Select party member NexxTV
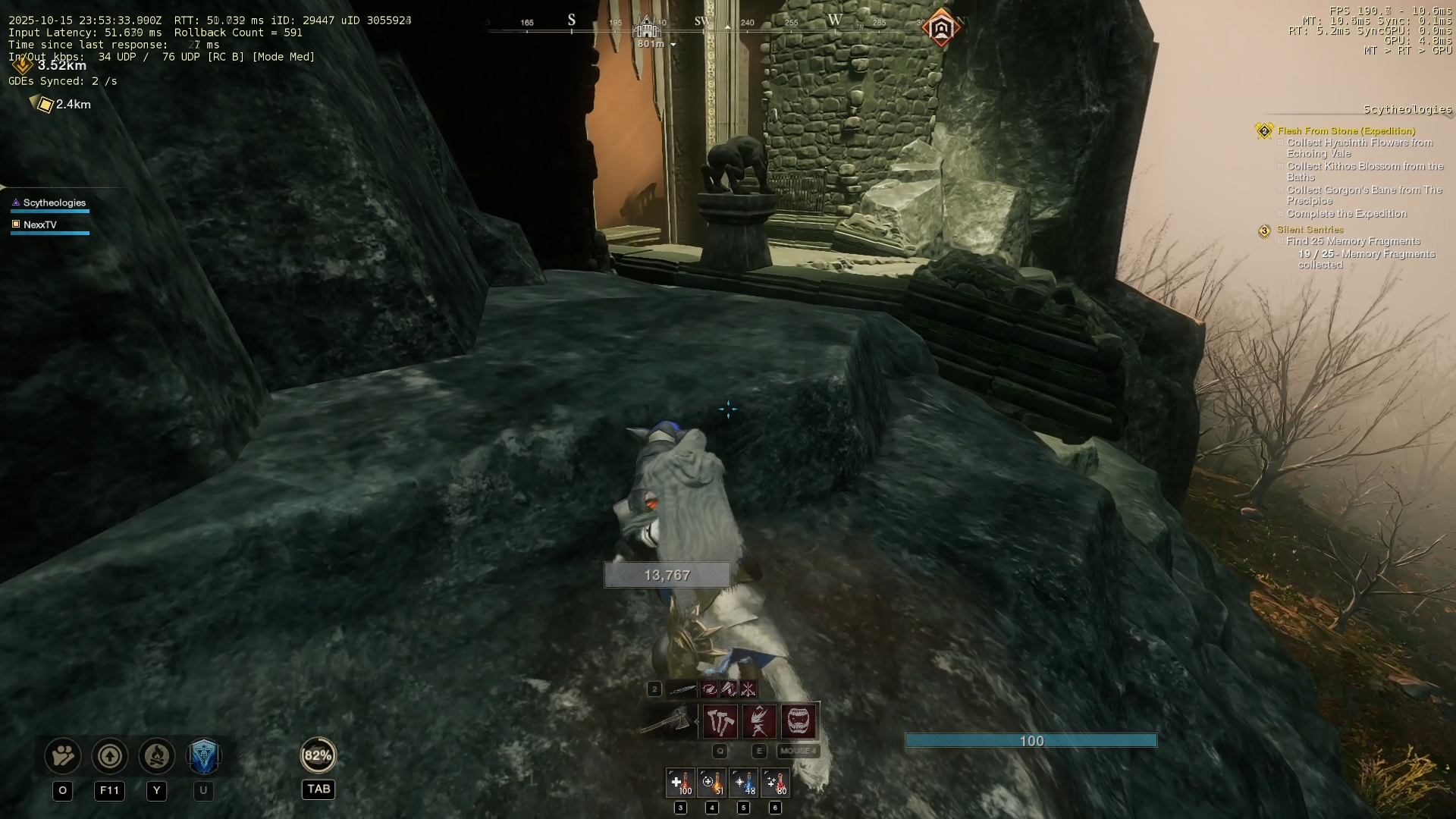The height and width of the screenshot is (819, 1456). click(x=39, y=225)
